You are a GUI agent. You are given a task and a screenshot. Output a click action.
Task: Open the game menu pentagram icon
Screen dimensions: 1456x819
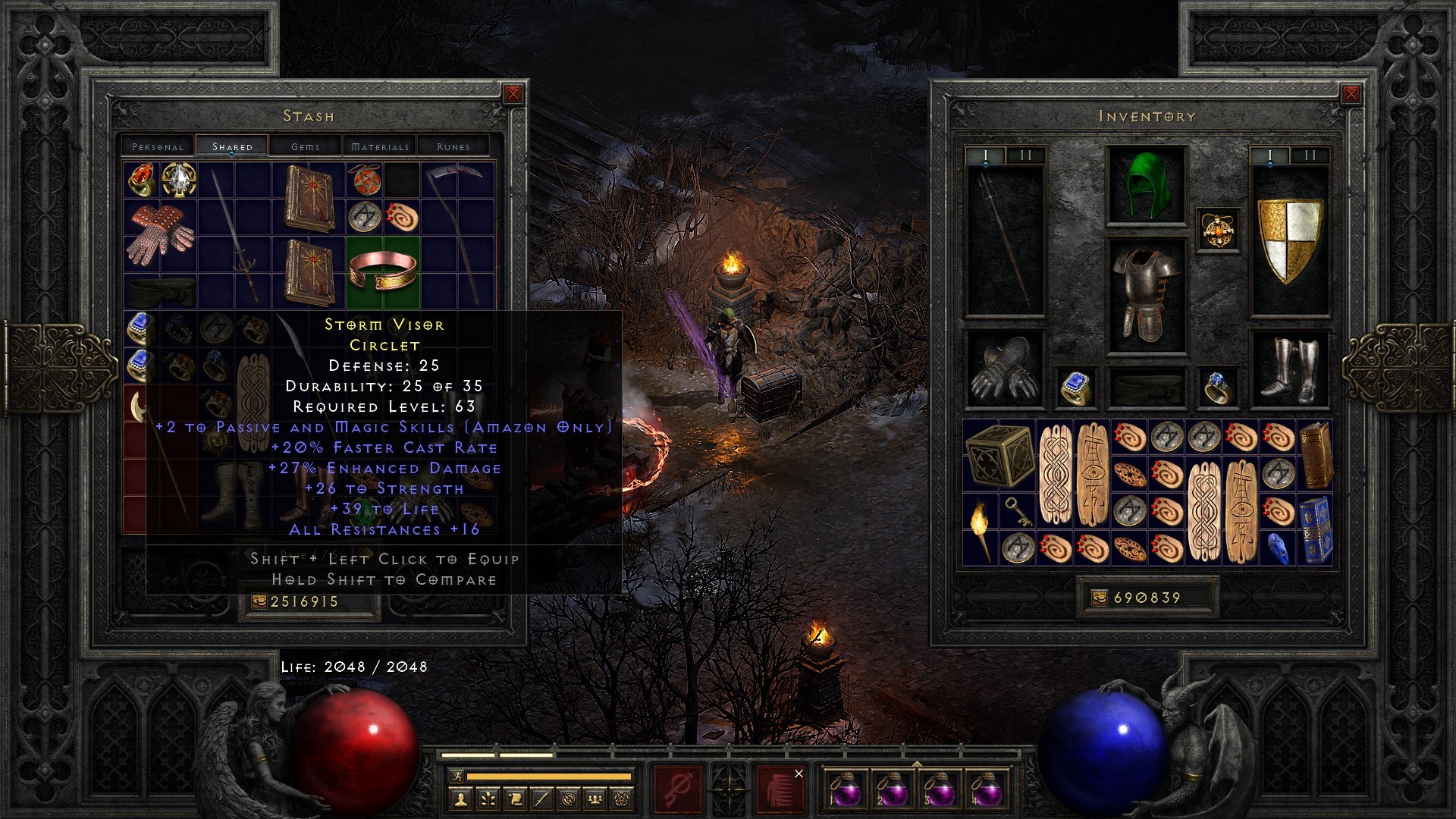[x=623, y=798]
